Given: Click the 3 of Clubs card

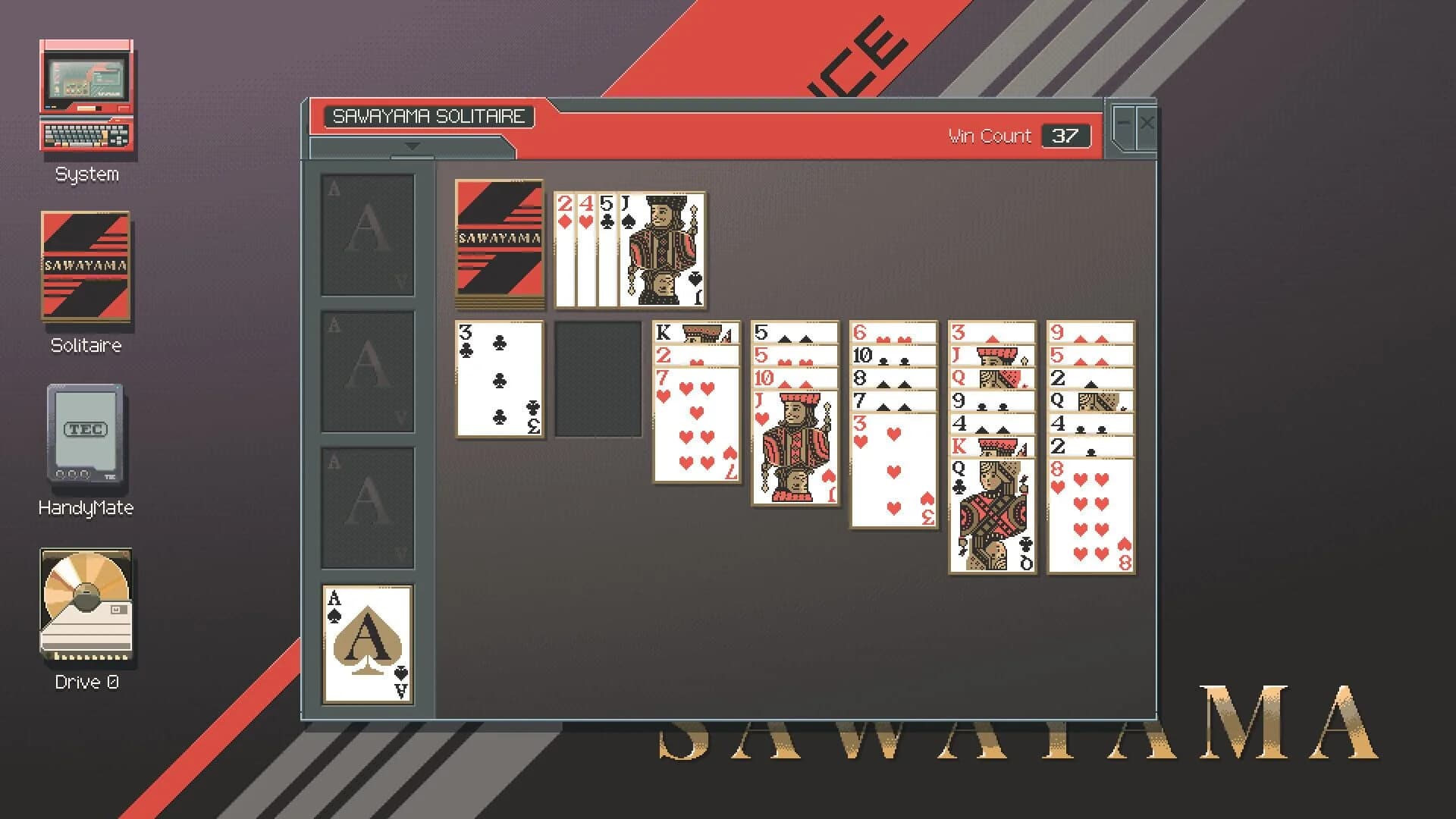Looking at the screenshot, I should coord(499,379).
